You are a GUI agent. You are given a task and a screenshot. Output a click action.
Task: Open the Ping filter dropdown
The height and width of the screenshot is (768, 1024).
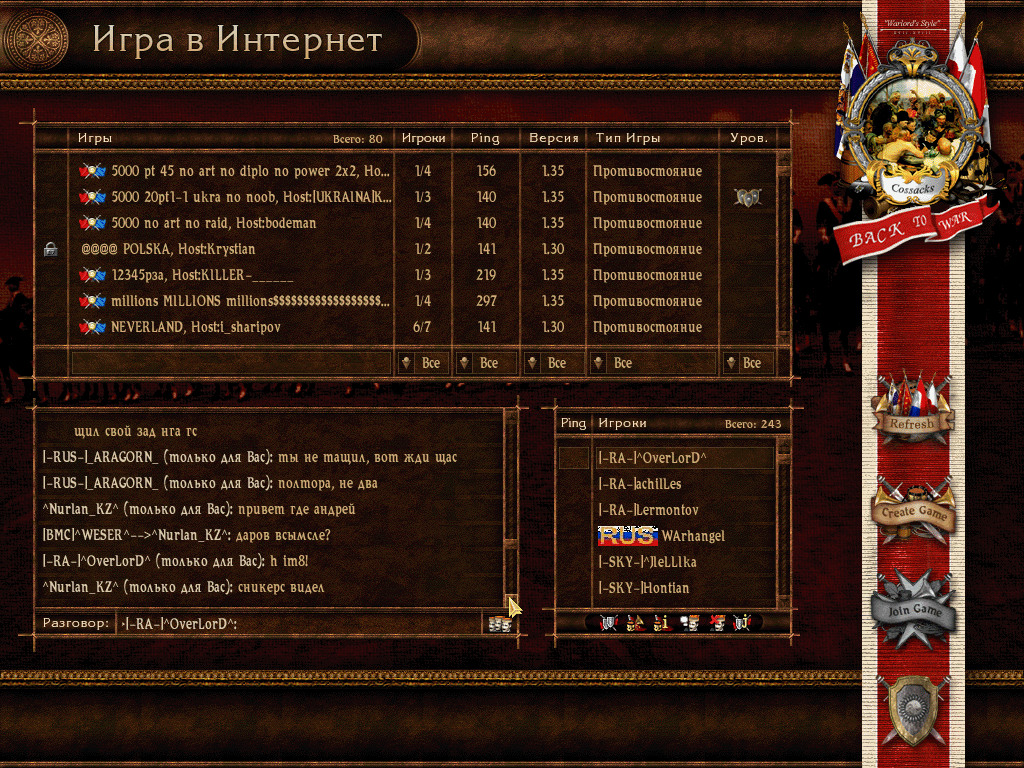[x=485, y=363]
